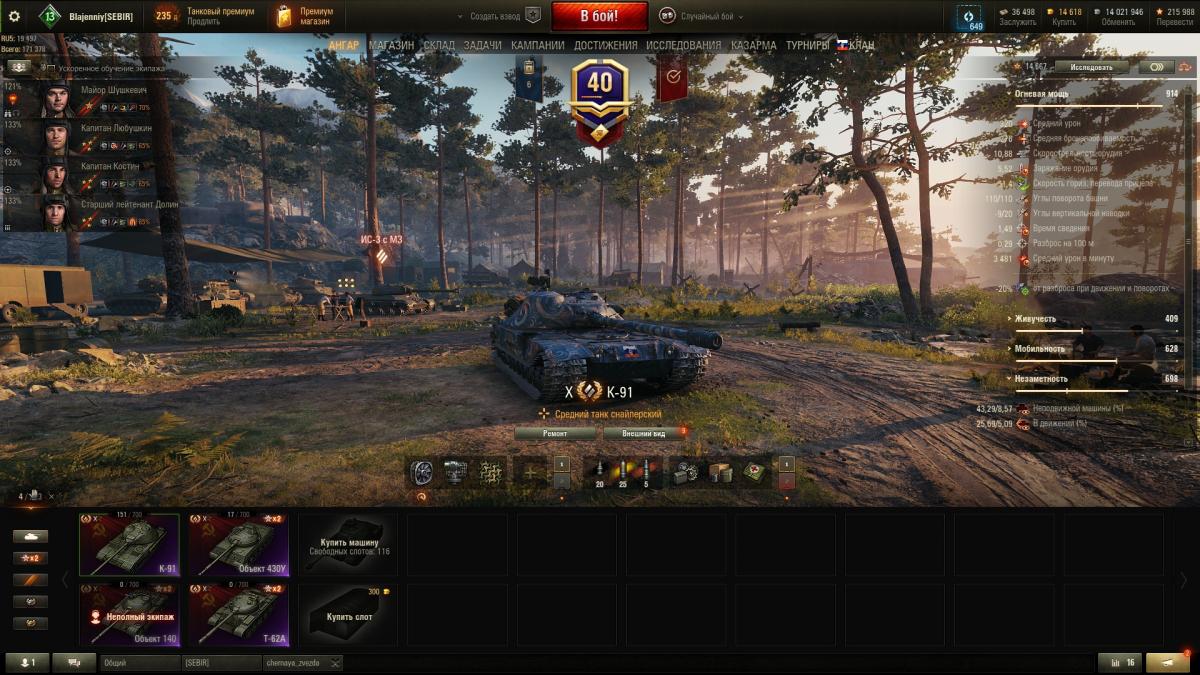Purchase a slot with Купить слот

pos(348,615)
